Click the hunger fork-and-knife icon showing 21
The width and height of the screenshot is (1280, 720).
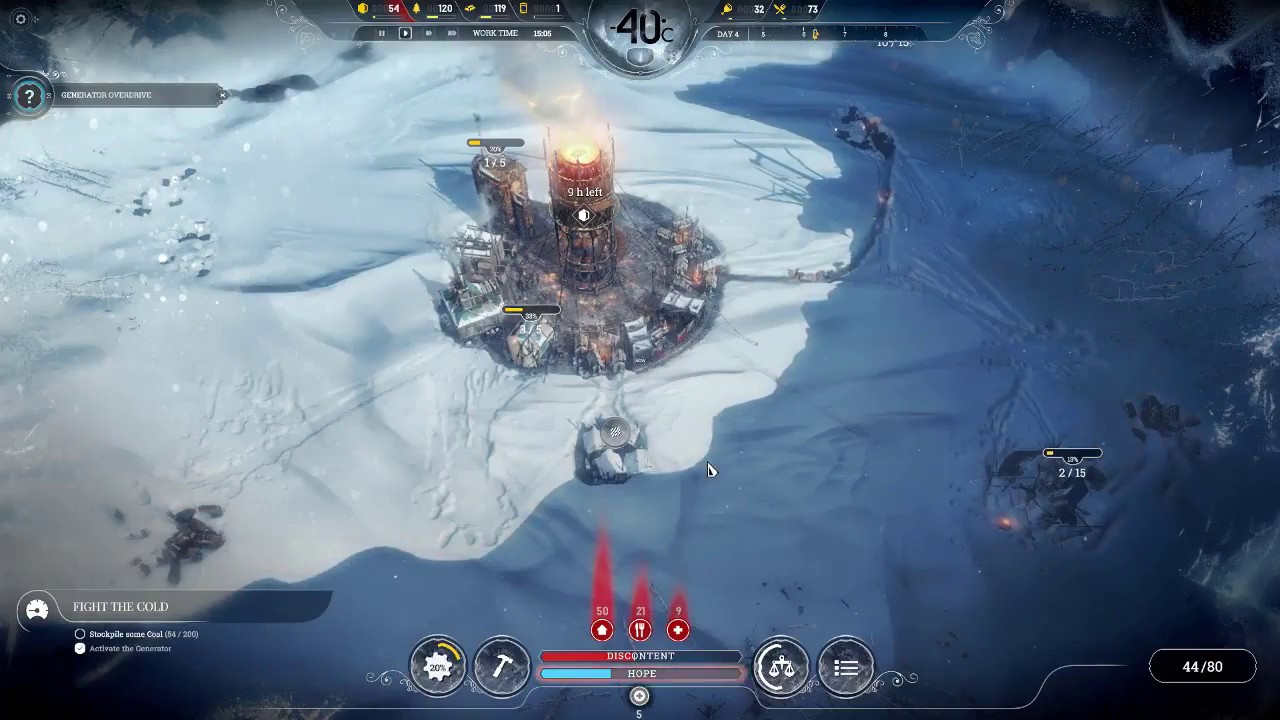tap(640, 629)
